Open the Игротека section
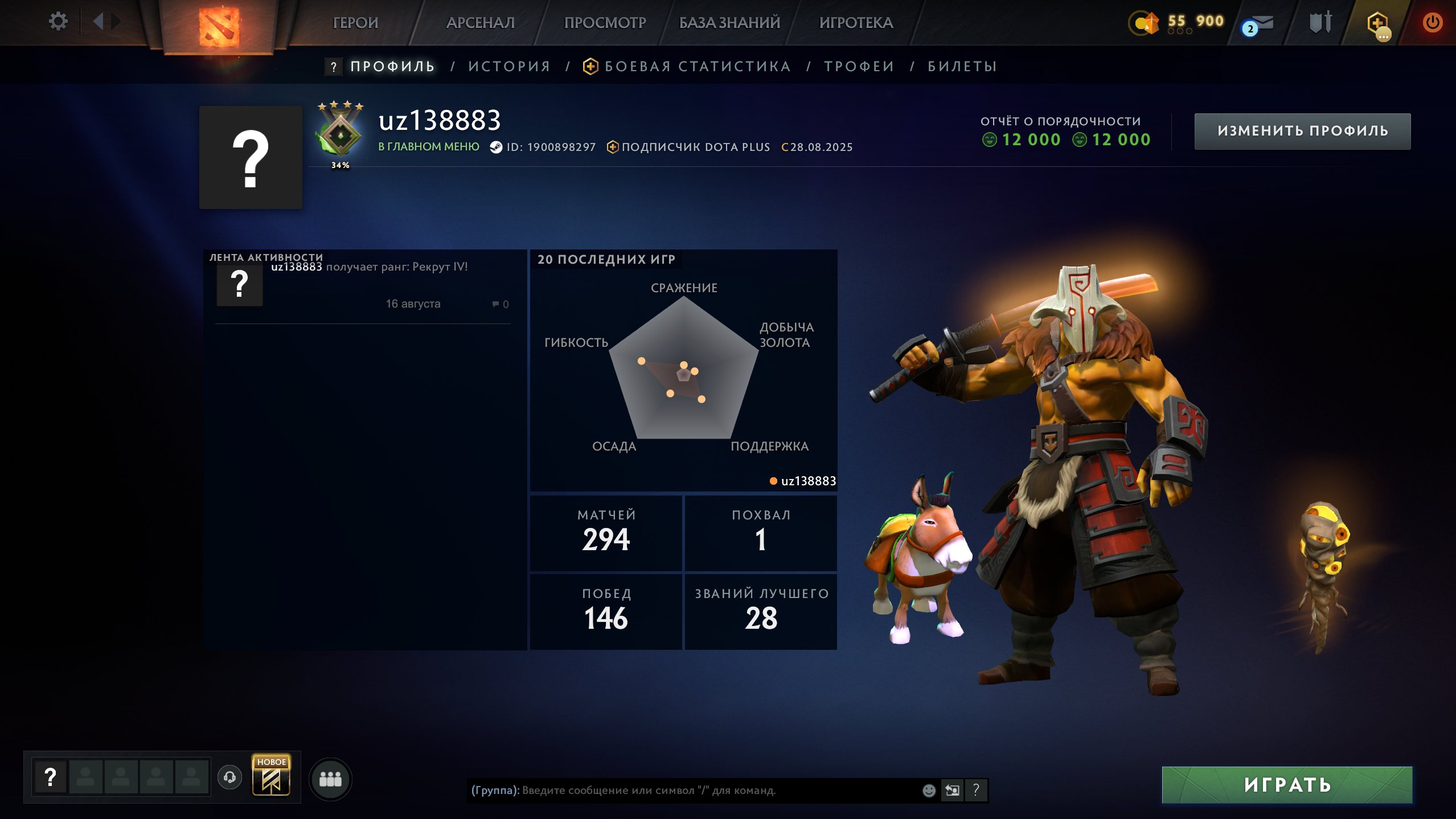The image size is (1456, 819). coord(856,23)
